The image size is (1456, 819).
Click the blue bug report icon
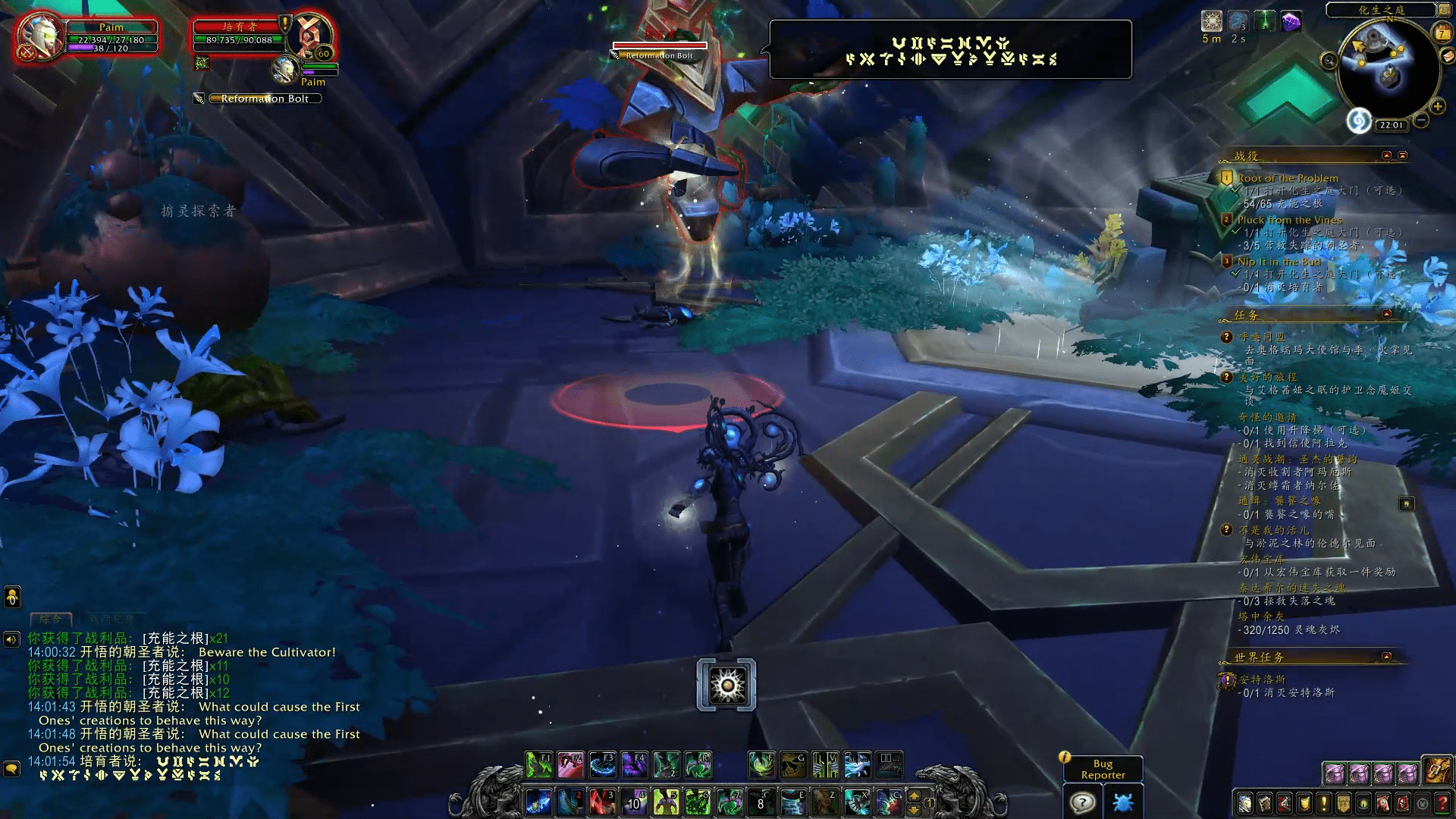1123,802
